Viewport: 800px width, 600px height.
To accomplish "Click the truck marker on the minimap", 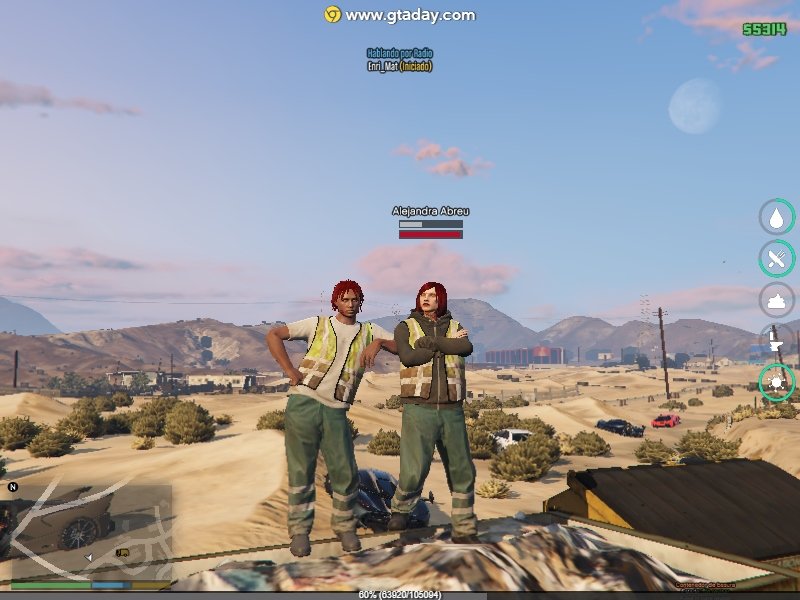I will point(123,551).
